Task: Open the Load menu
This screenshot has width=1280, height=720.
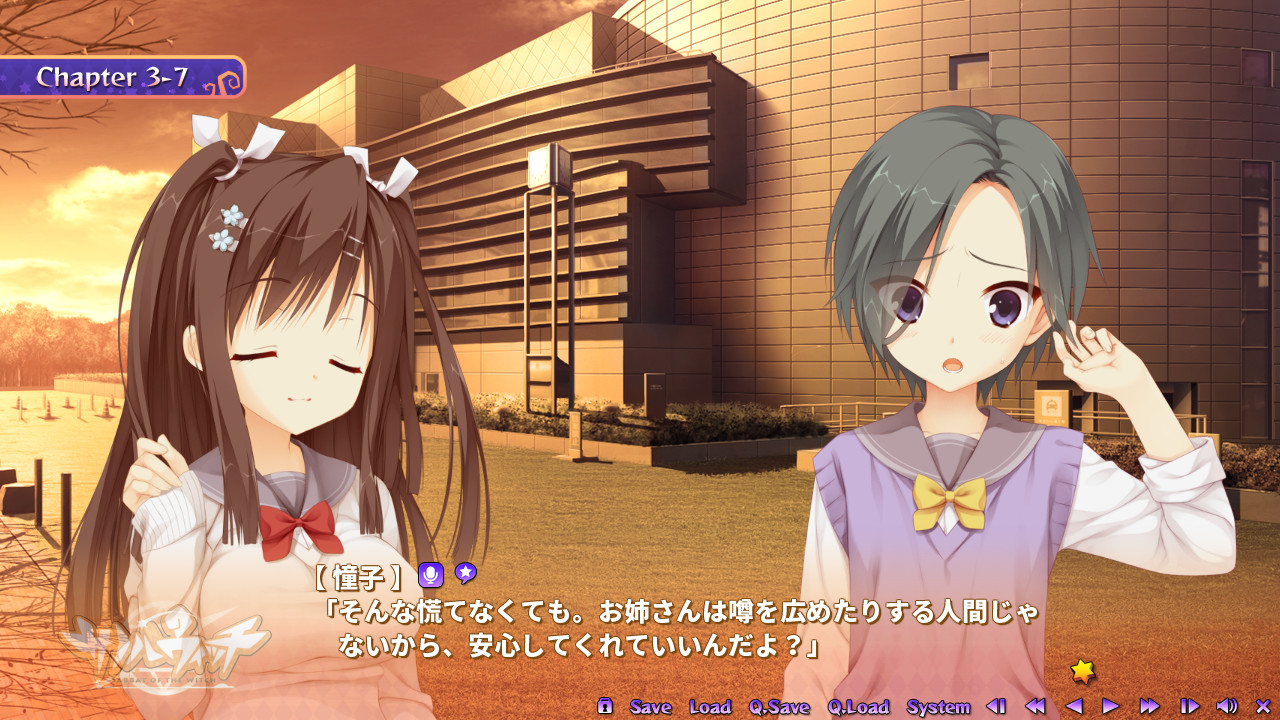Action: click(710, 707)
